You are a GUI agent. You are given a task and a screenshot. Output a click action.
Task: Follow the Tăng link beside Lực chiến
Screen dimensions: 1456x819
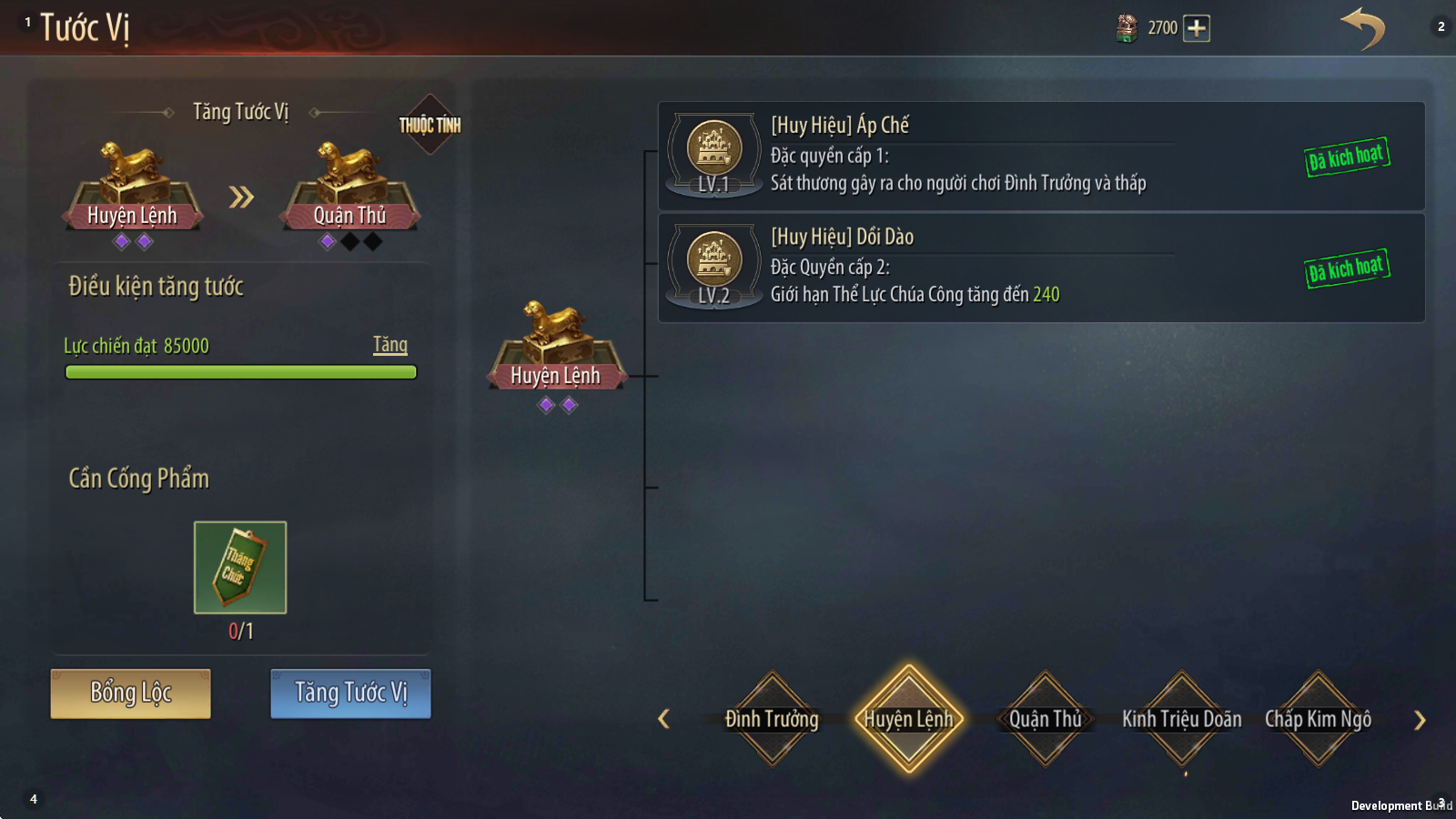coord(389,345)
